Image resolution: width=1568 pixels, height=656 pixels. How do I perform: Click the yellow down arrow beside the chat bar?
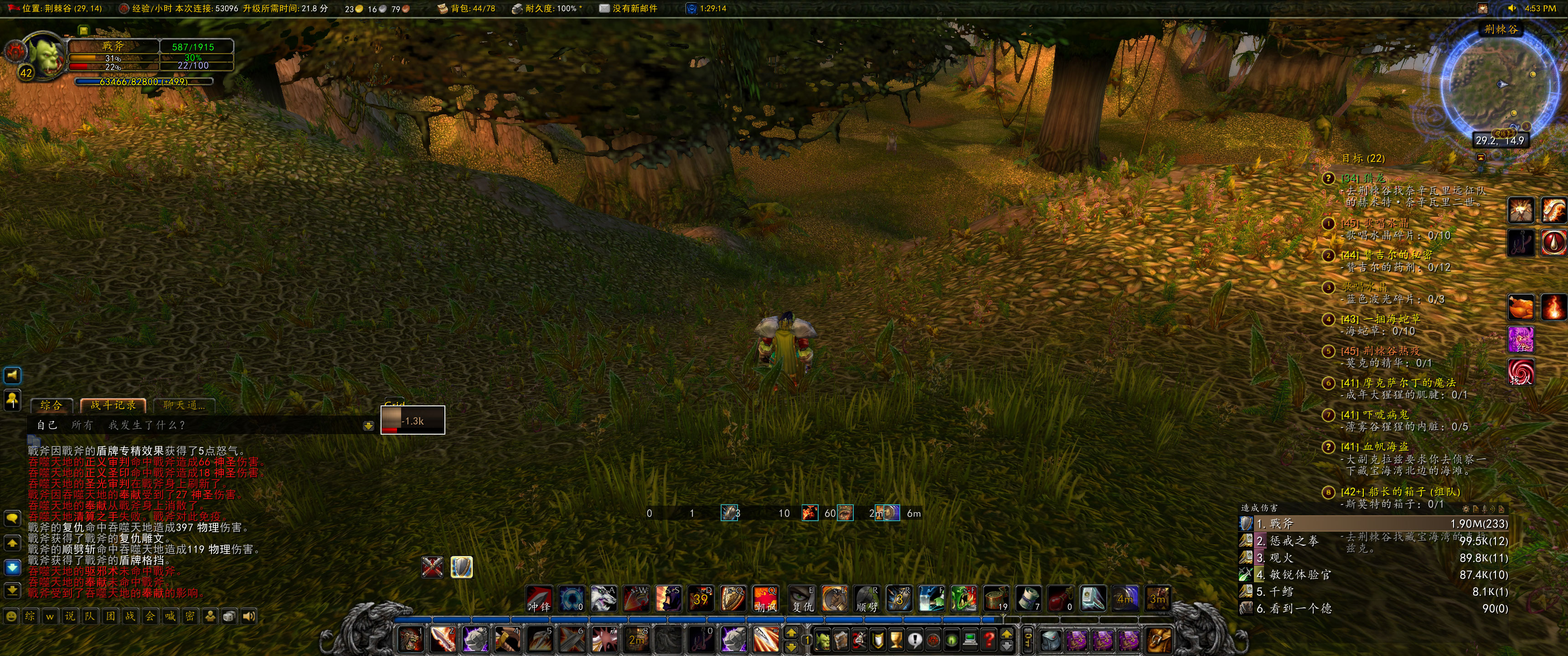(x=368, y=426)
